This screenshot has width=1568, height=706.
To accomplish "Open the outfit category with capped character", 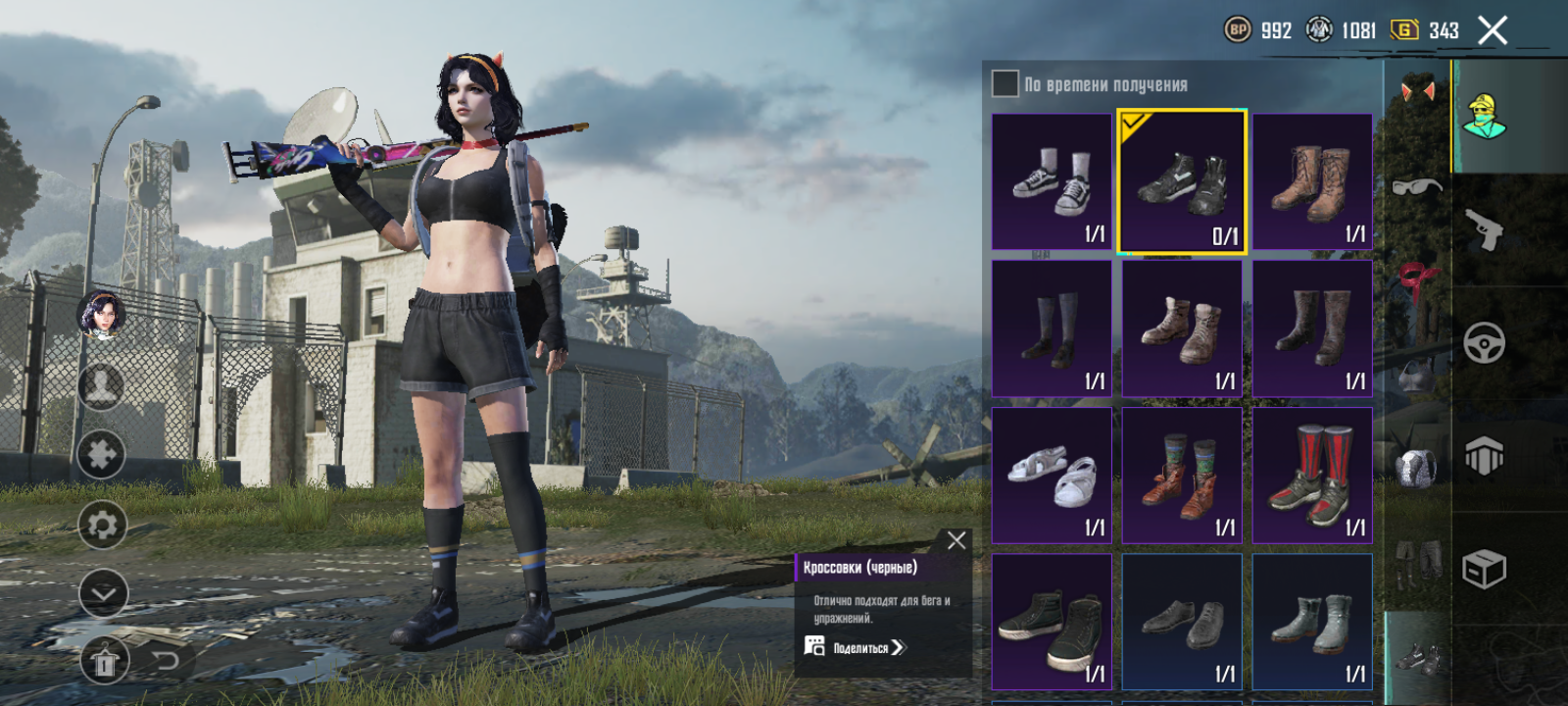I will (1485, 117).
